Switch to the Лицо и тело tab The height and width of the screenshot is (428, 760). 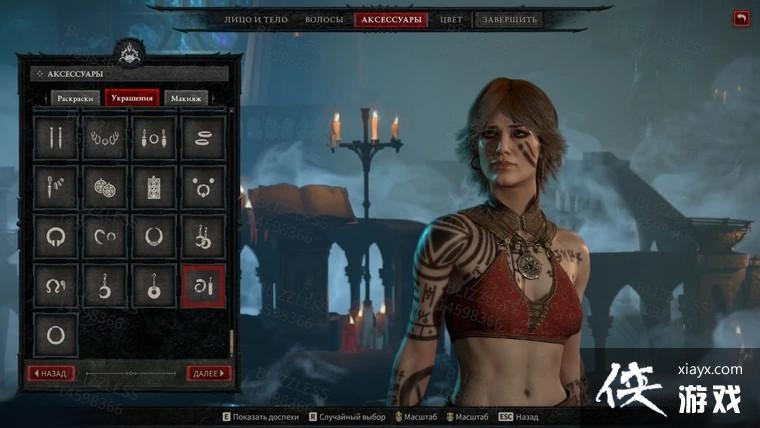[x=255, y=19]
